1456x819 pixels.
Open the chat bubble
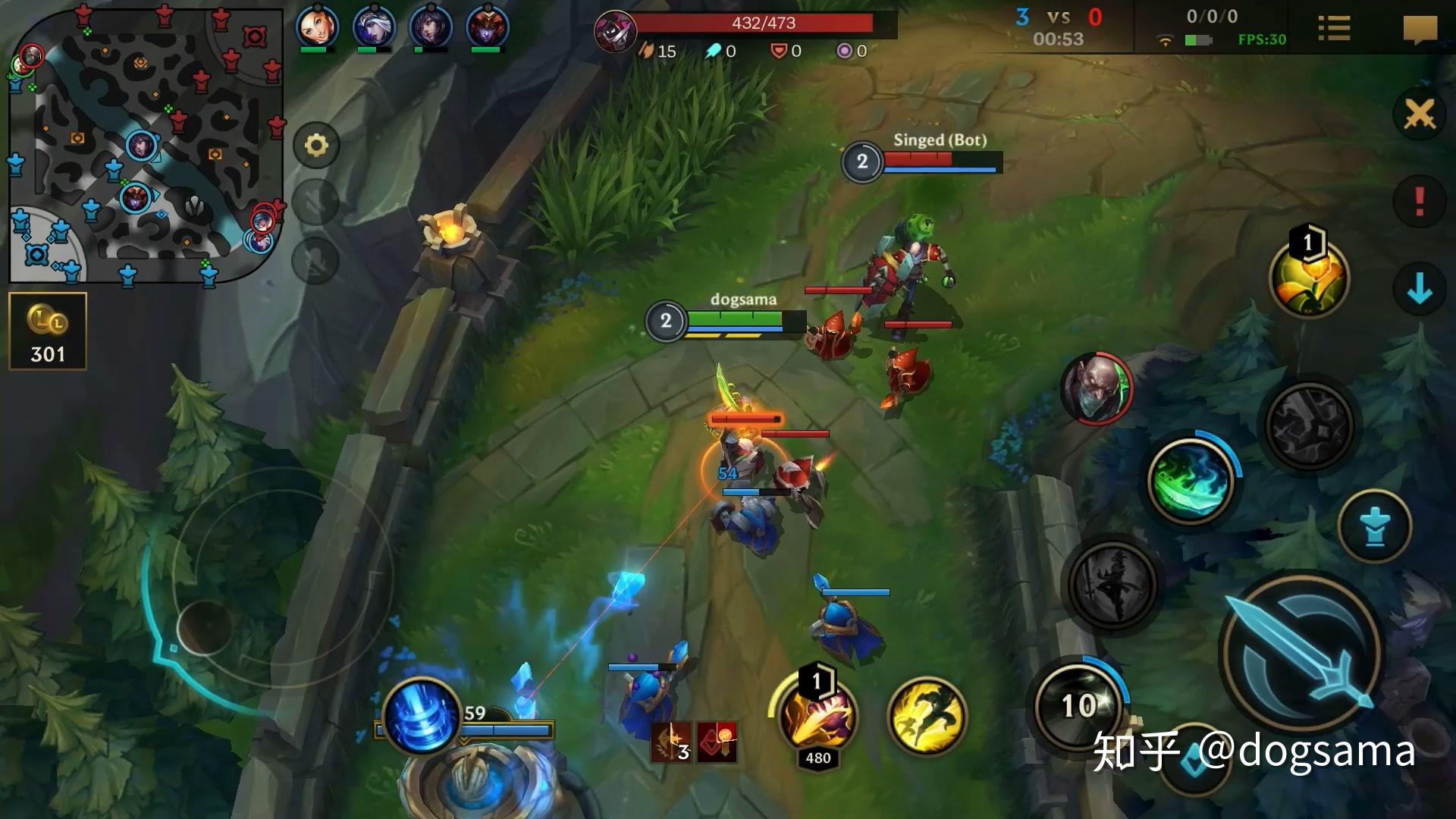click(x=1420, y=30)
